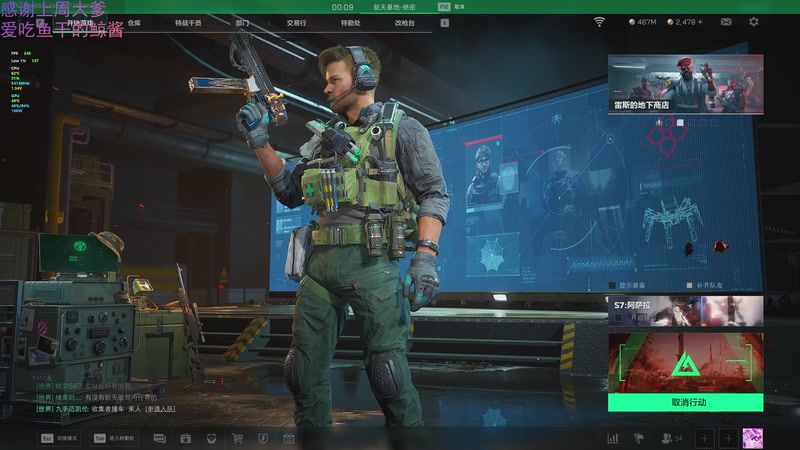Open the shopping cart icon in bottom bar
Viewport: 800px width, 450px height.
[x=238, y=438]
